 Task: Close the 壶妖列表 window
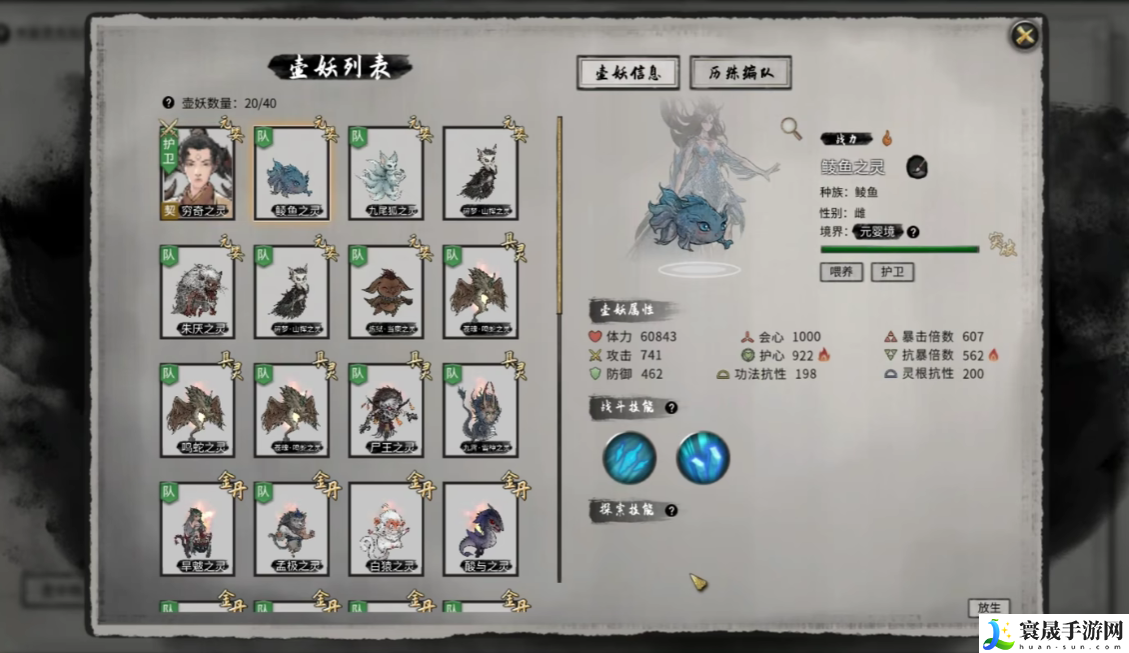tap(1024, 37)
